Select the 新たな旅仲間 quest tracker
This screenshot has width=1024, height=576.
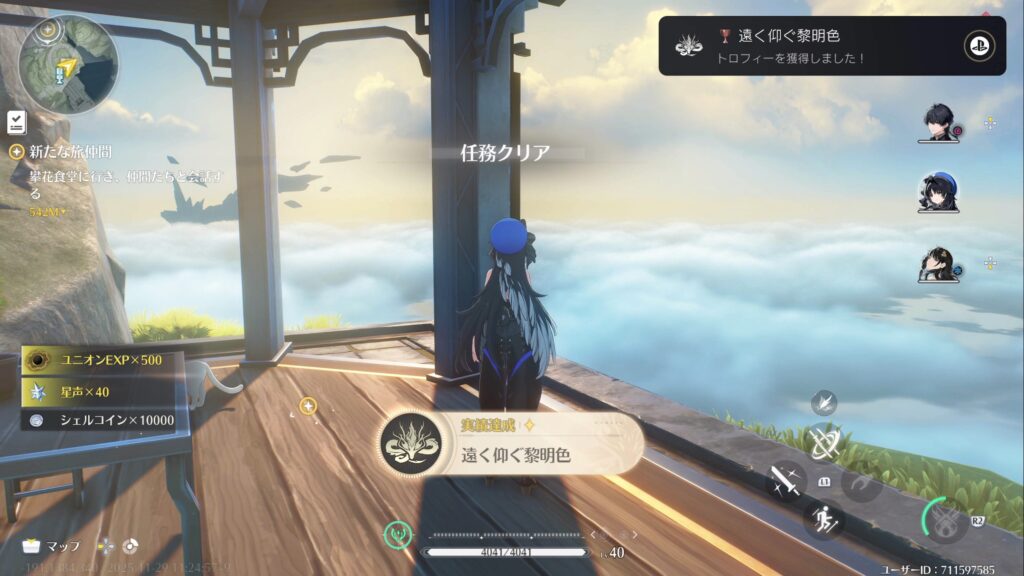point(70,152)
